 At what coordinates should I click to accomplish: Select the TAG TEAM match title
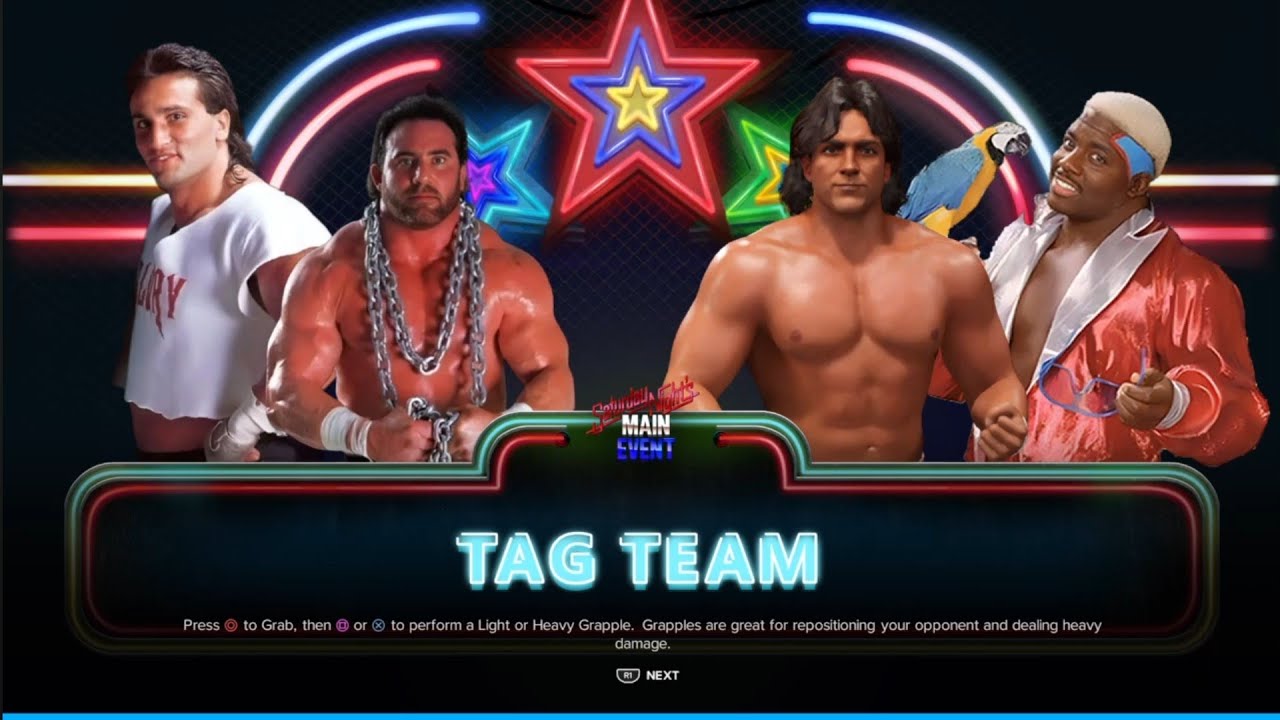point(640,552)
